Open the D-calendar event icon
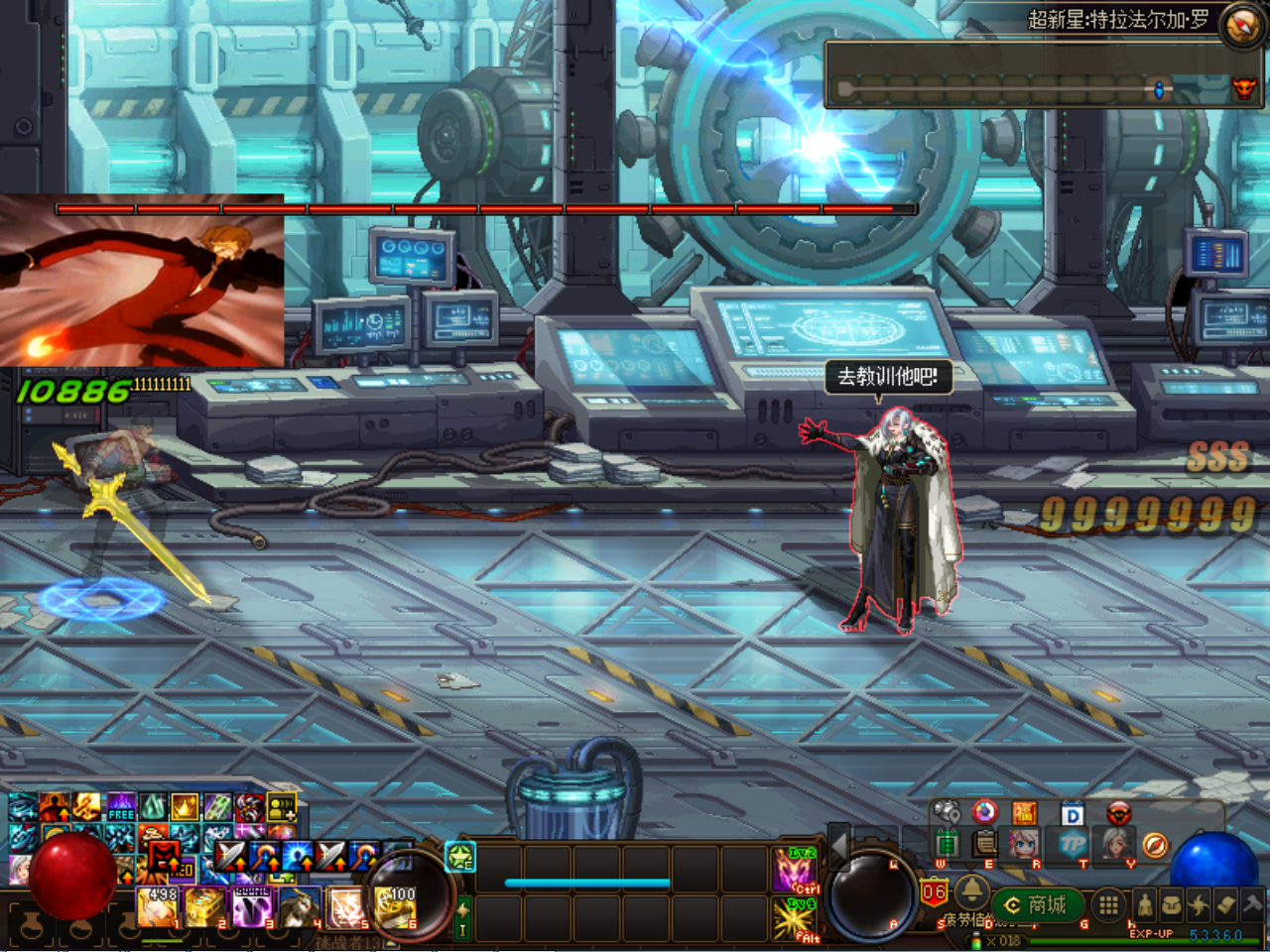The height and width of the screenshot is (952, 1270). pos(1072,811)
